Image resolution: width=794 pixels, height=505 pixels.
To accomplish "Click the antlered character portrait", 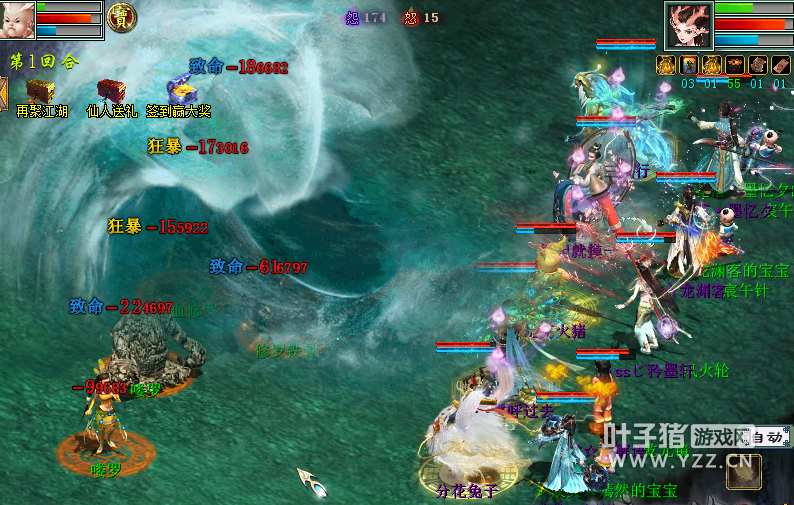I will pos(688,24).
